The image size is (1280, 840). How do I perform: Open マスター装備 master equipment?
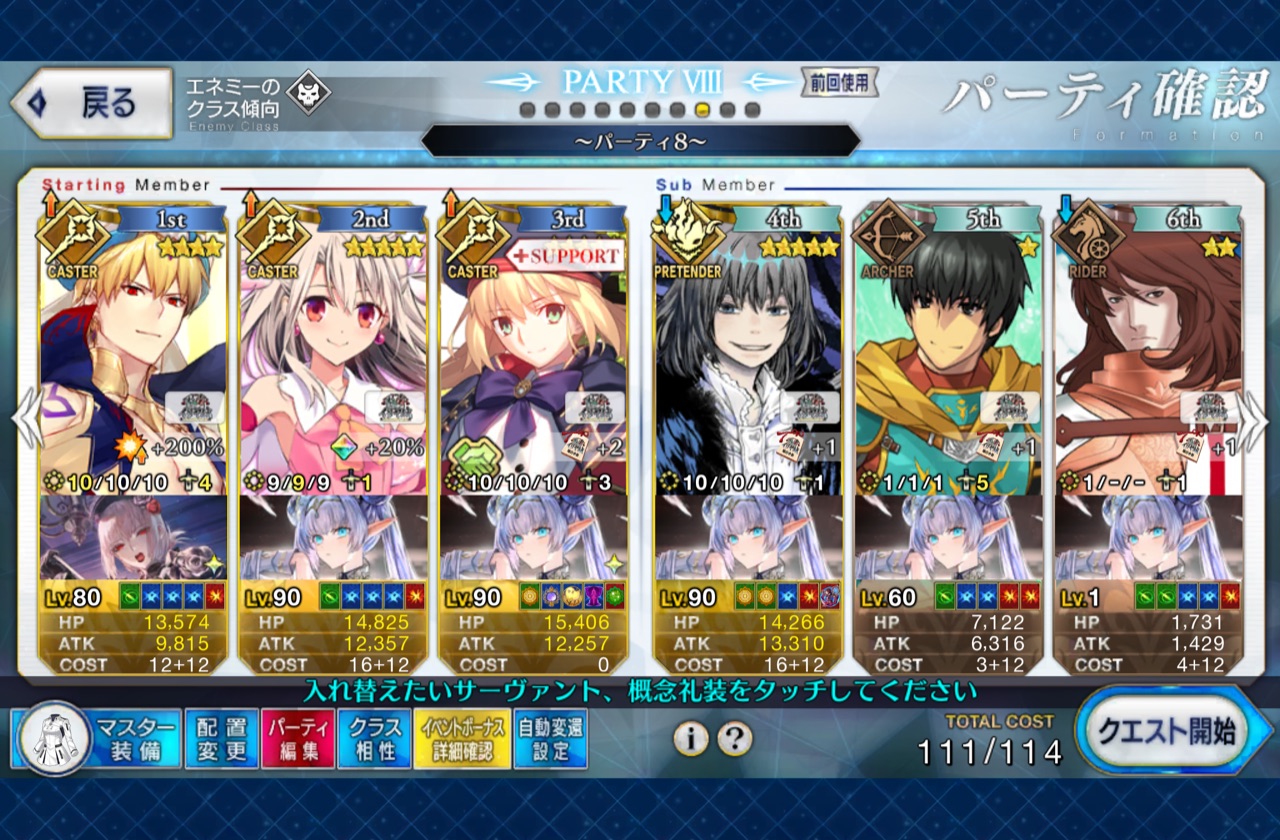pyautogui.click(x=96, y=739)
